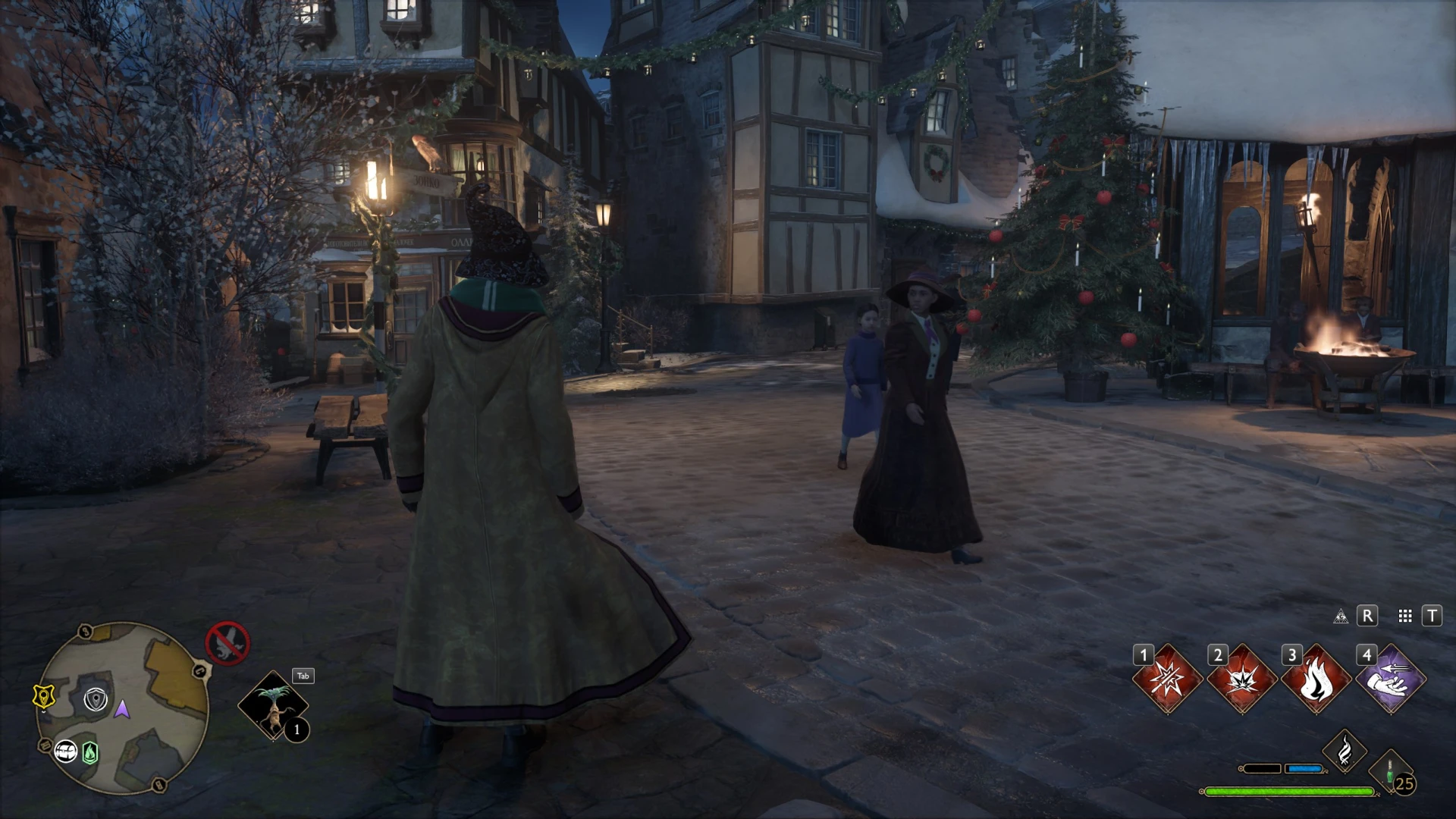Activate the Revelio eye-triangle icon
1456x819 pixels.
pyautogui.click(x=1341, y=616)
